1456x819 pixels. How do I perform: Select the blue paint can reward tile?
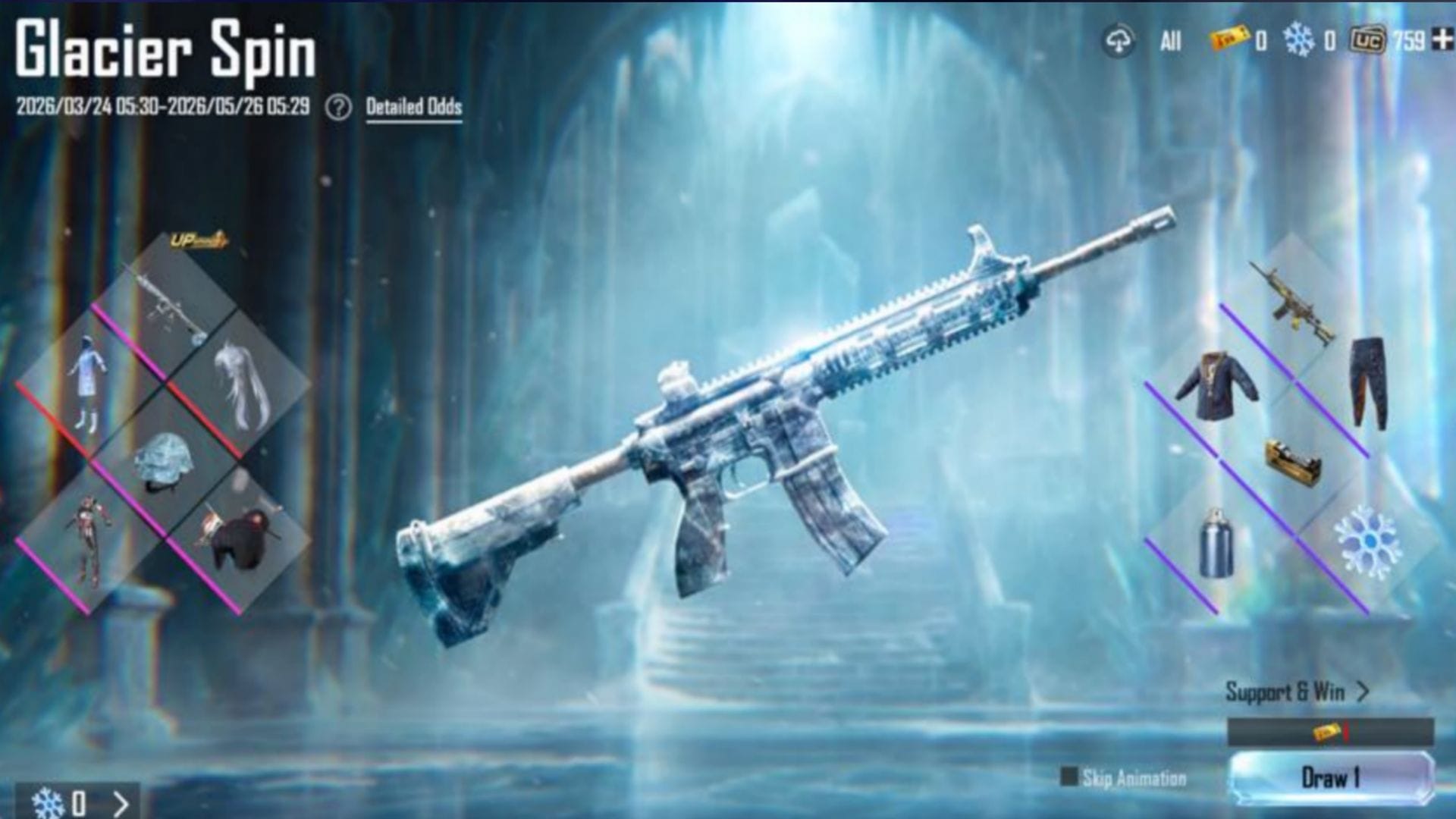(1216, 543)
